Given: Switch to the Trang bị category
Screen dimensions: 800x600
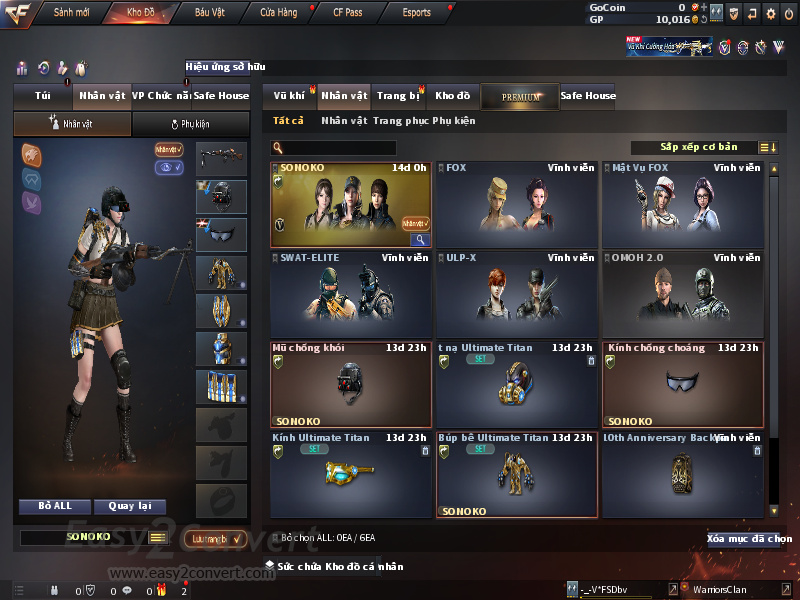Looking at the screenshot, I should [x=398, y=96].
